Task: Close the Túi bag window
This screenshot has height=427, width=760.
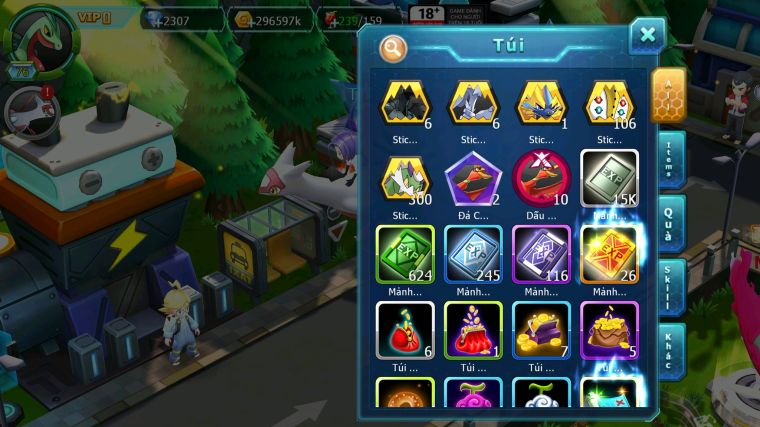Action: (647, 36)
